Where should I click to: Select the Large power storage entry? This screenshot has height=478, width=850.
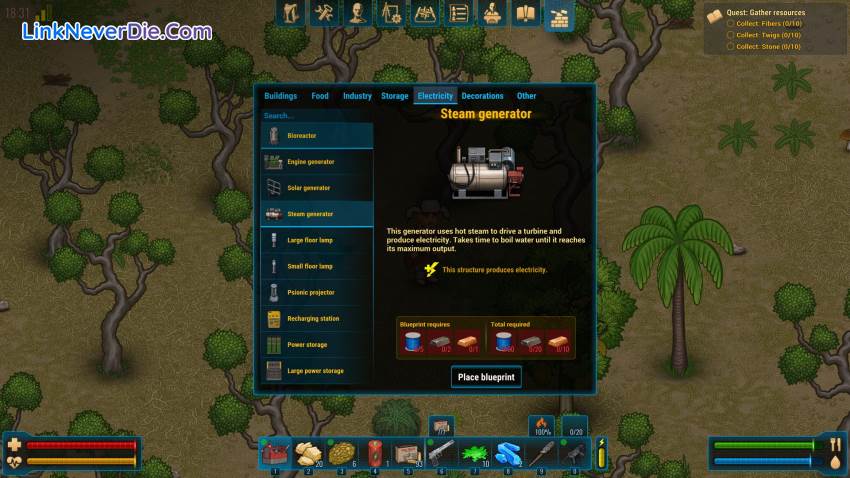tap(317, 371)
